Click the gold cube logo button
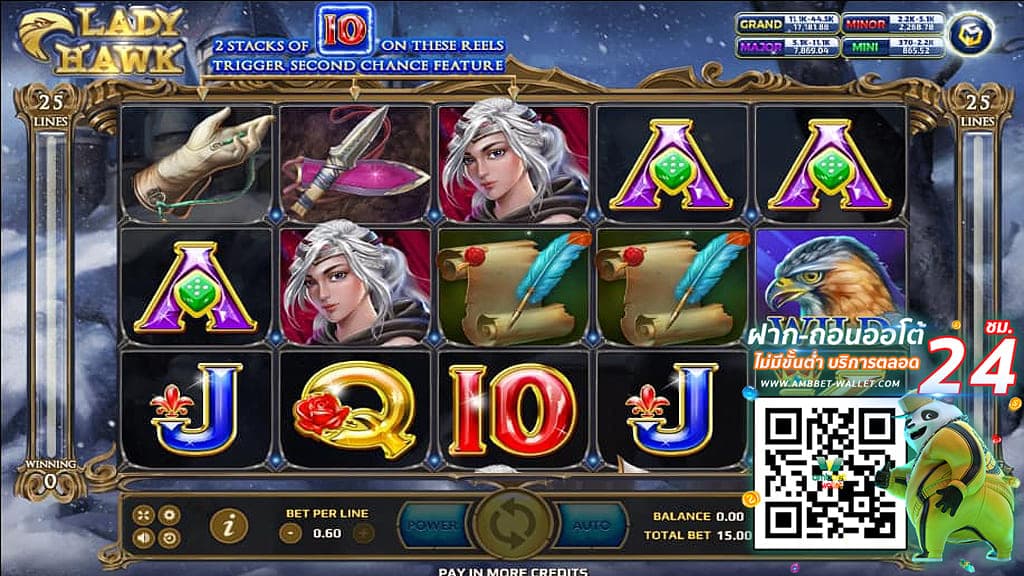This screenshot has height=576, width=1024. [969, 32]
